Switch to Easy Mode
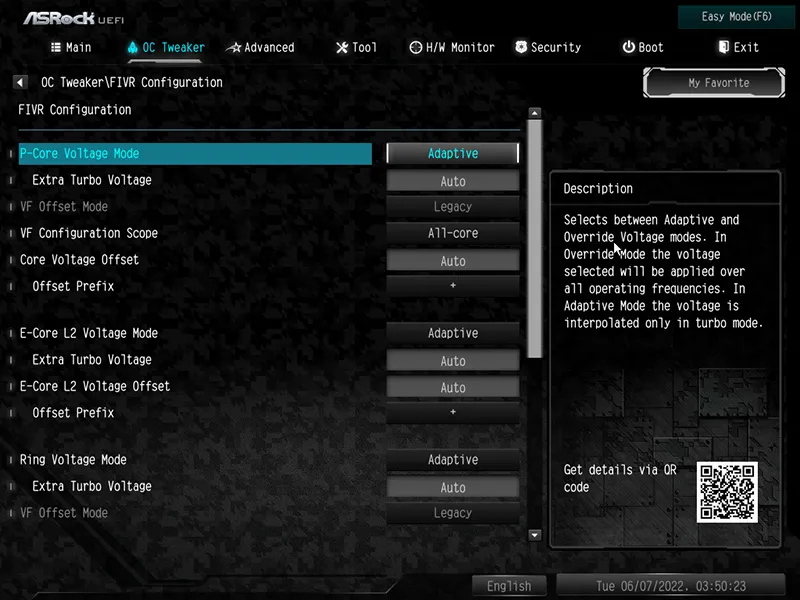This screenshot has width=800, height=600. click(x=738, y=17)
